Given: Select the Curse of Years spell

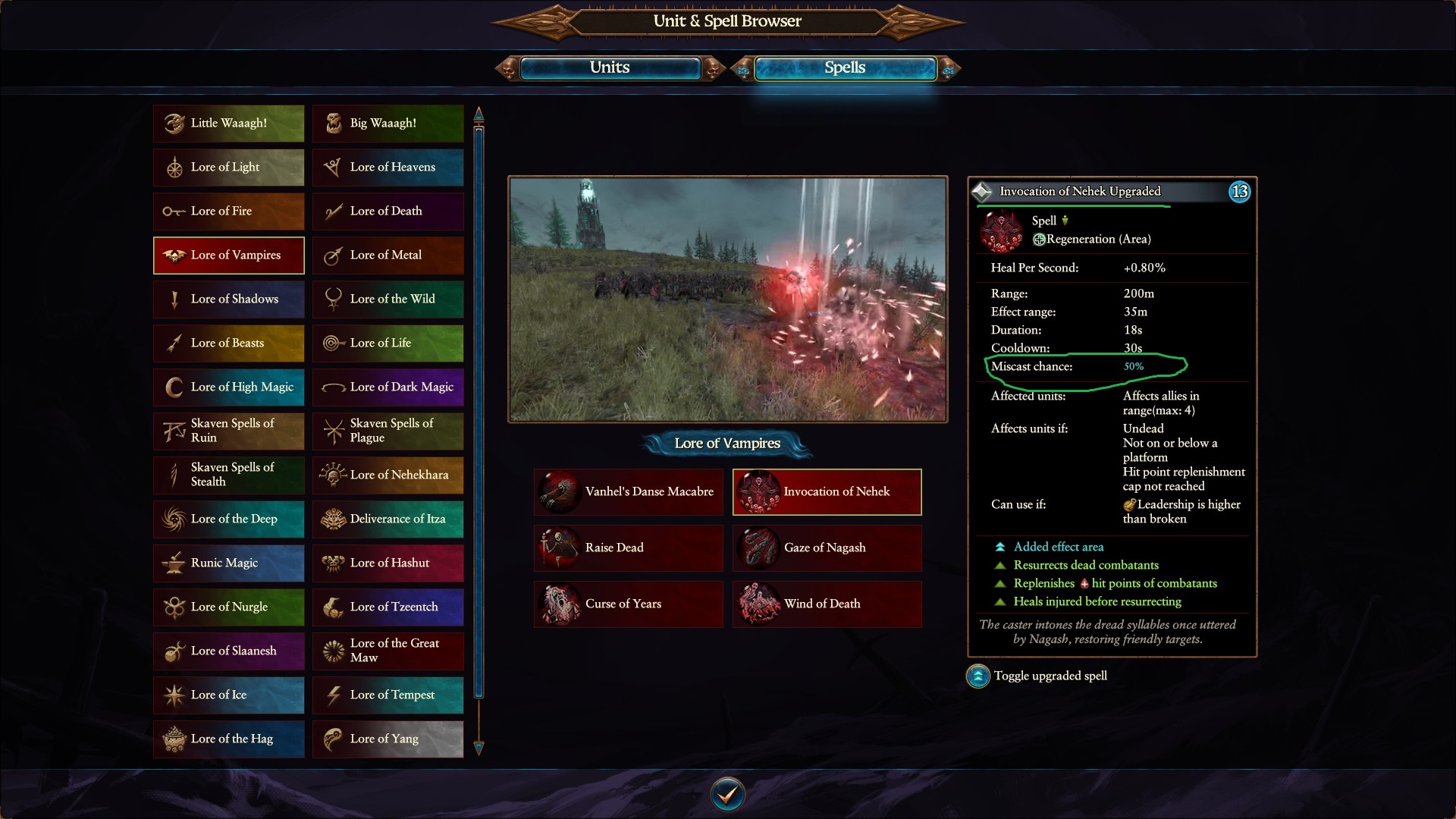Looking at the screenshot, I should point(628,604).
